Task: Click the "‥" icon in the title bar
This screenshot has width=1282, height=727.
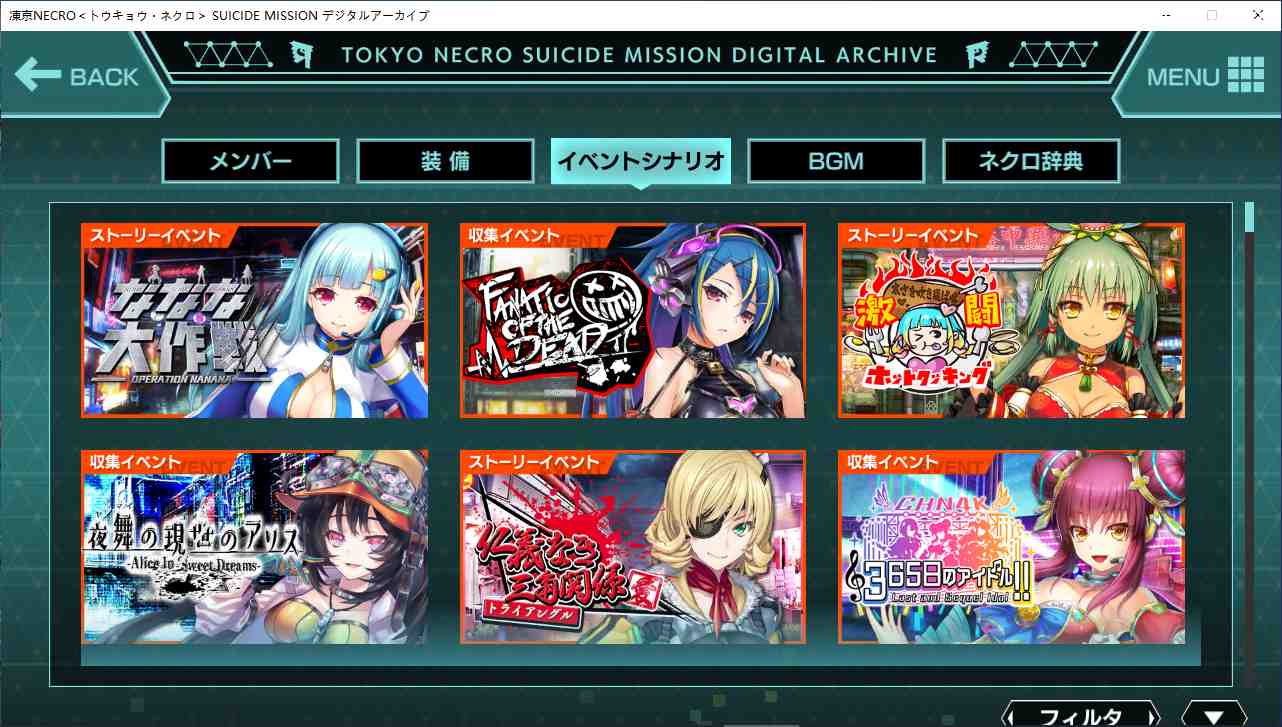Action: click(x=1165, y=15)
